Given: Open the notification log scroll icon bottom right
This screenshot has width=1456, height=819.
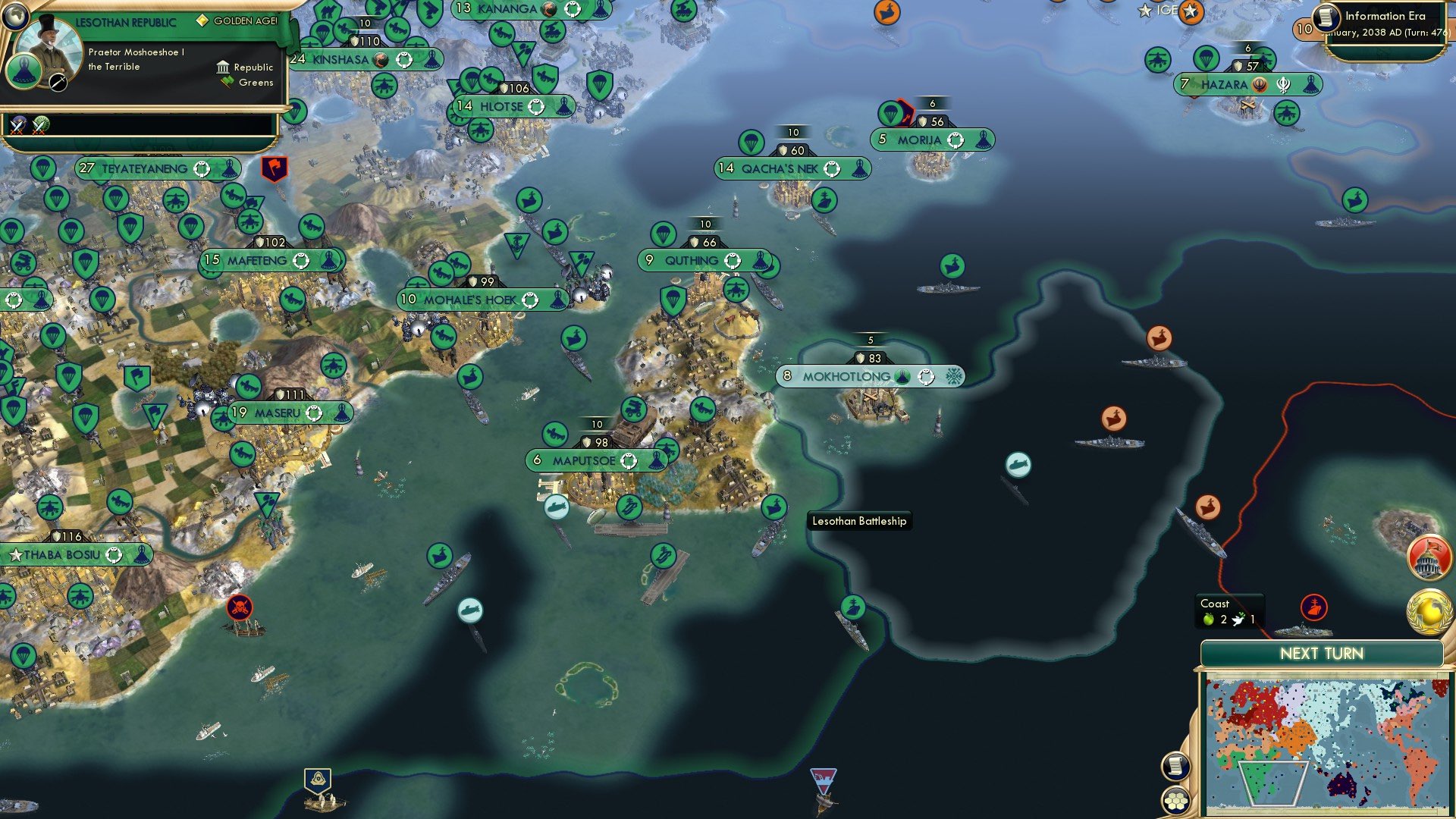Looking at the screenshot, I should (x=1175, y=767).
